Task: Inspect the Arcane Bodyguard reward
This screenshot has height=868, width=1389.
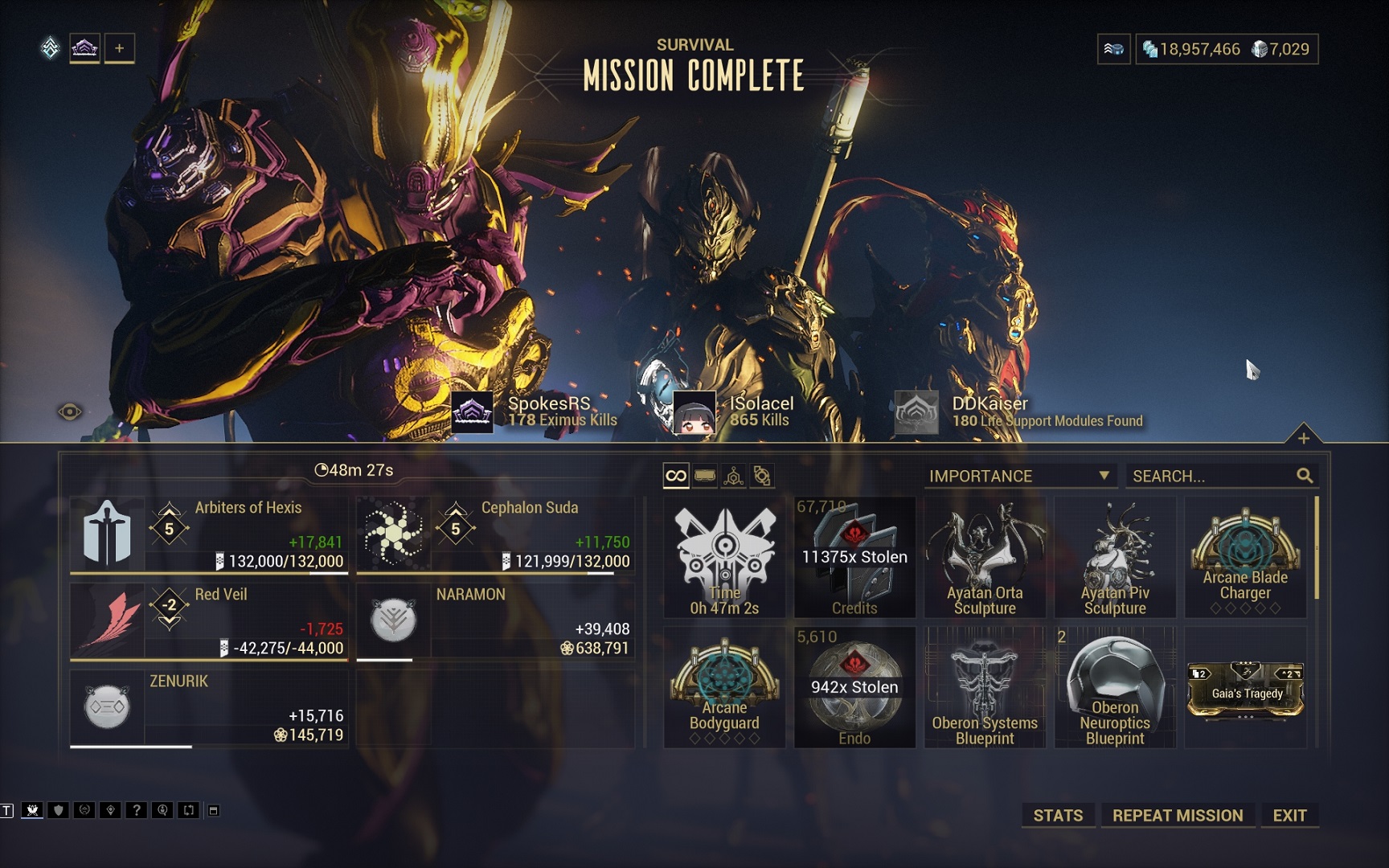Action: coord(724,688)
